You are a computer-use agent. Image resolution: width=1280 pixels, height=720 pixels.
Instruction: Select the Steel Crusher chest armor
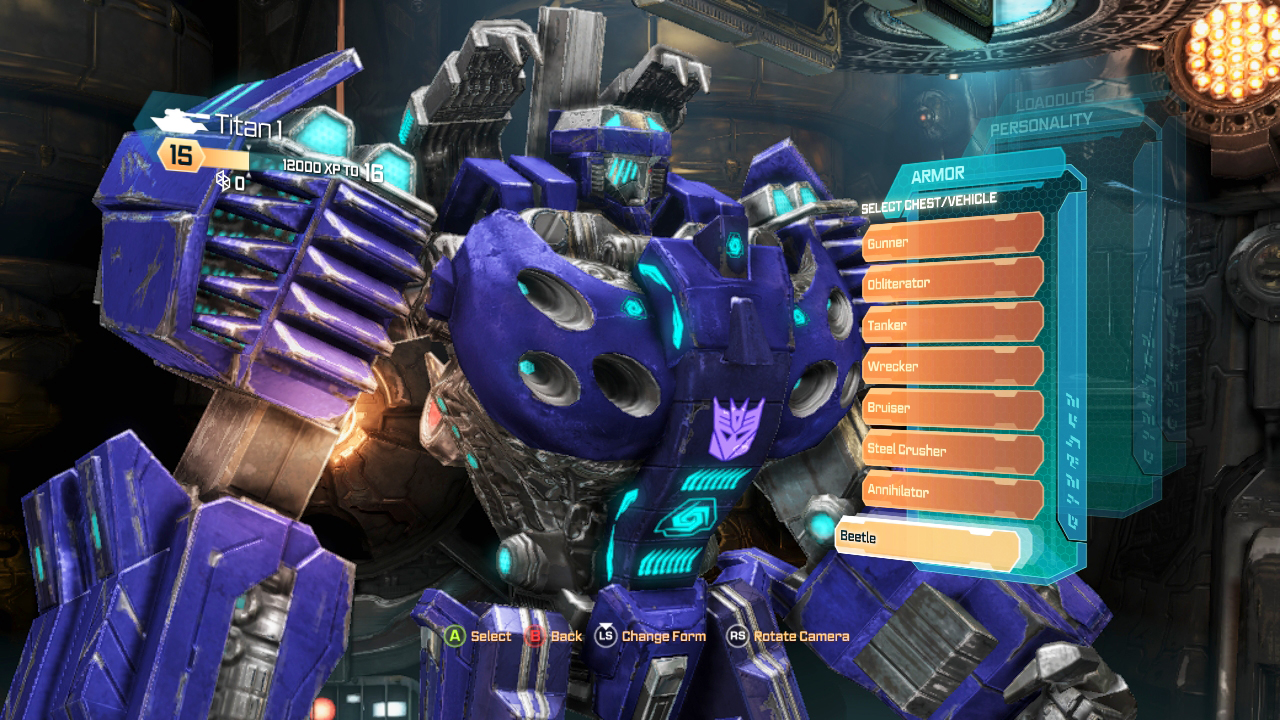pos(952,450)
